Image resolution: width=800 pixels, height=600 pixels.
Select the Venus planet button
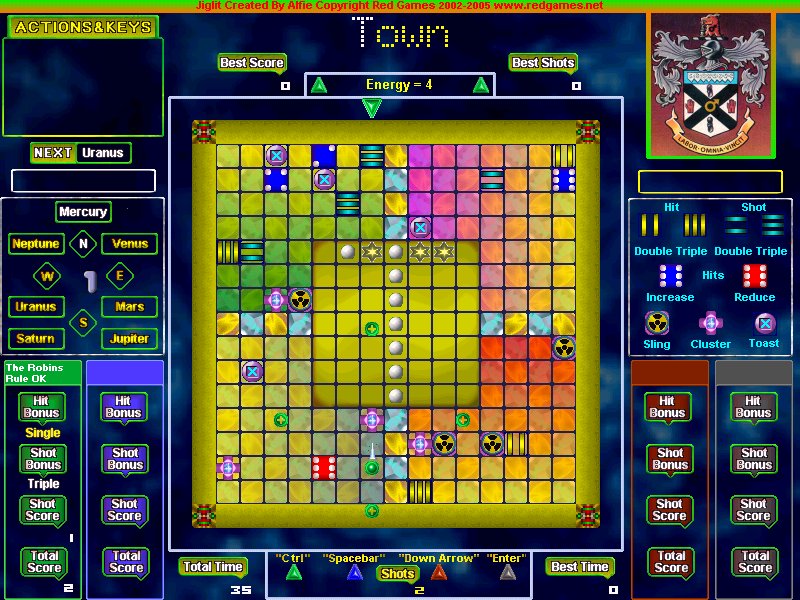pyautogui.click(x=130, y=244)
